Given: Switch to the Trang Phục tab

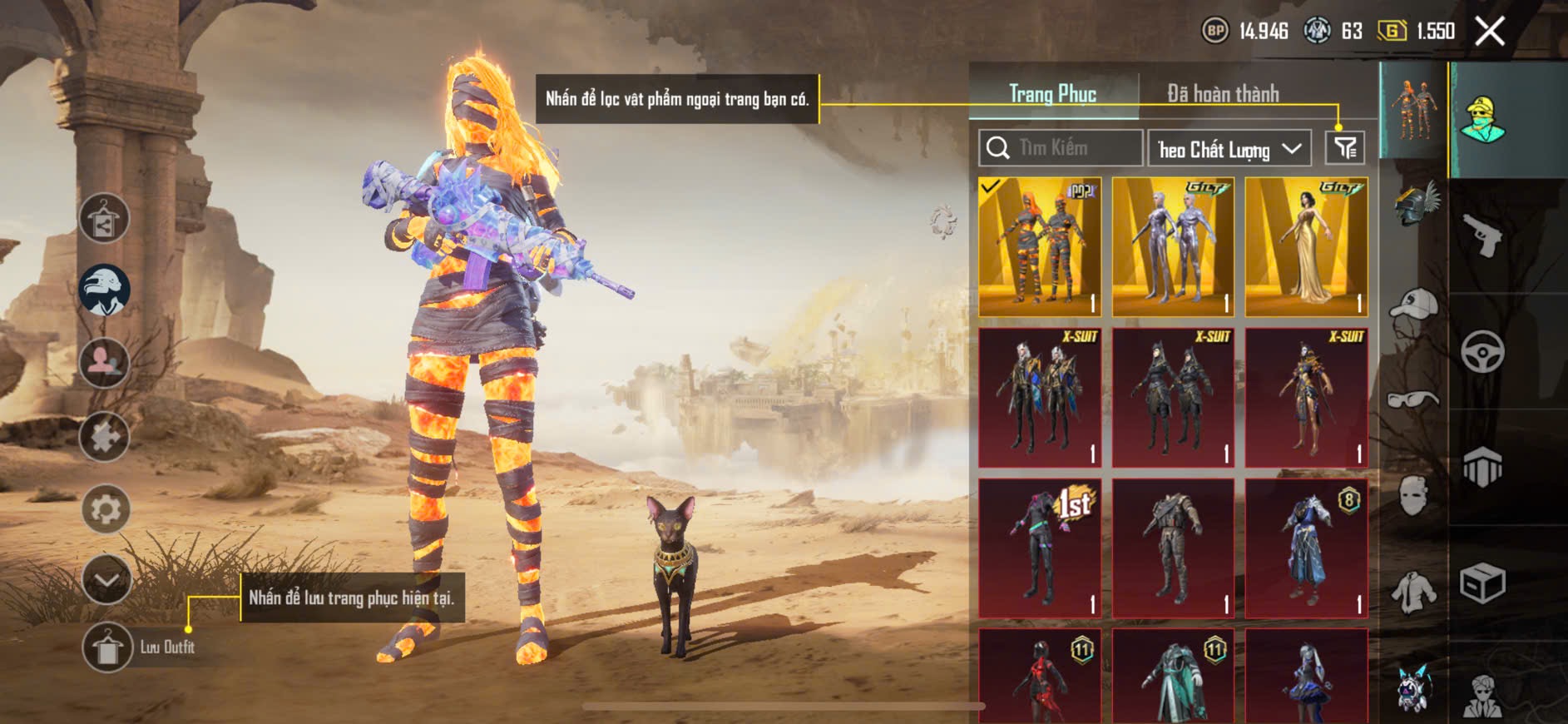Looking at the screenshot, I should (1052, 93).
